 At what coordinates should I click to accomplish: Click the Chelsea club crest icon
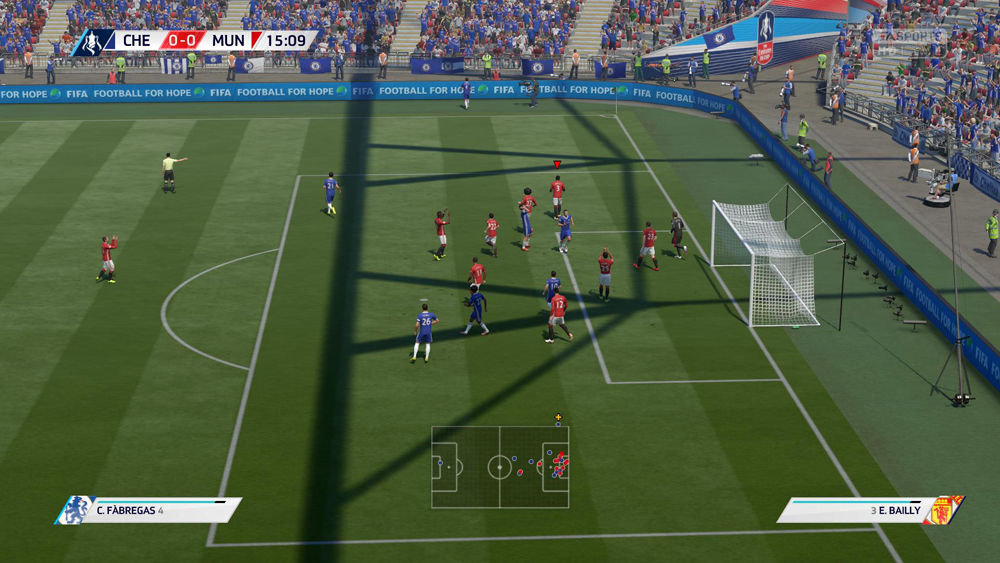coord(74,510)
